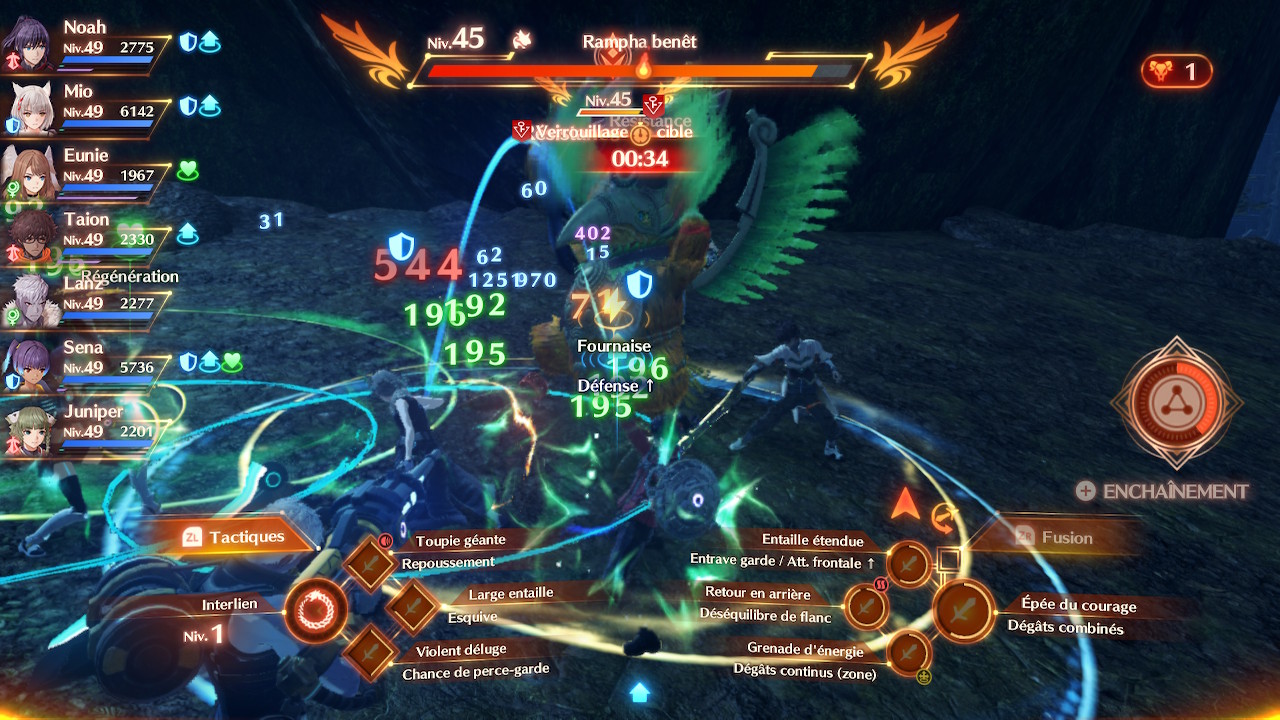Select Juniper's party portrait
Viewport: 1280px width, 720px height.
pos(30,430)
